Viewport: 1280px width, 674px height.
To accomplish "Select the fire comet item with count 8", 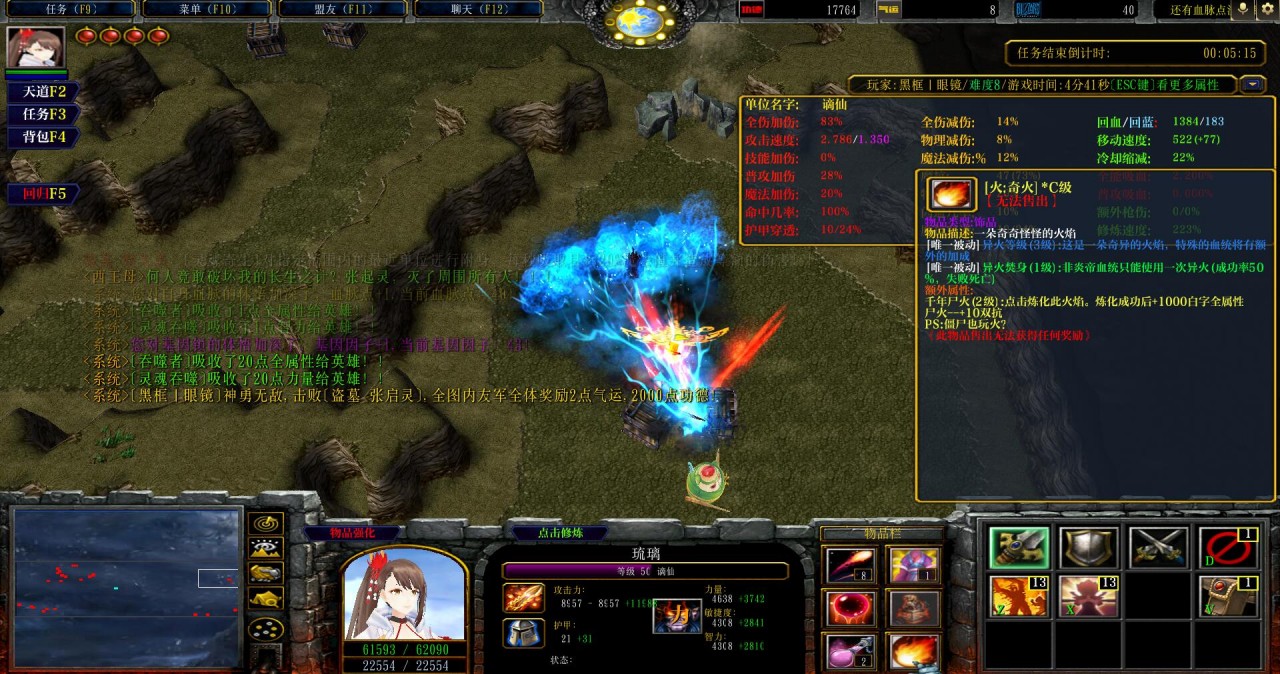I will tap(850, 566).
